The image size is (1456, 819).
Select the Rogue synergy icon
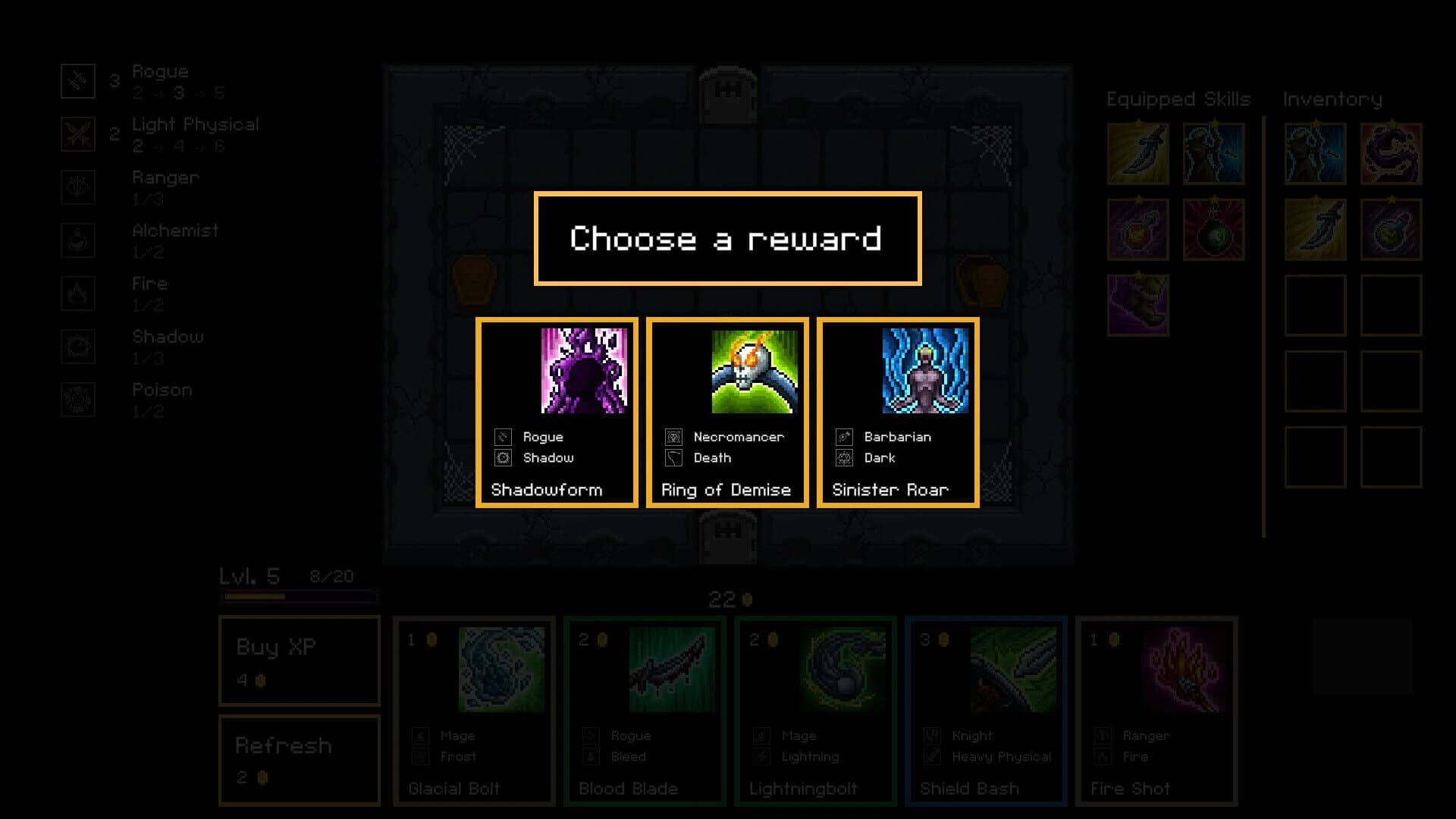pos(77,80)
